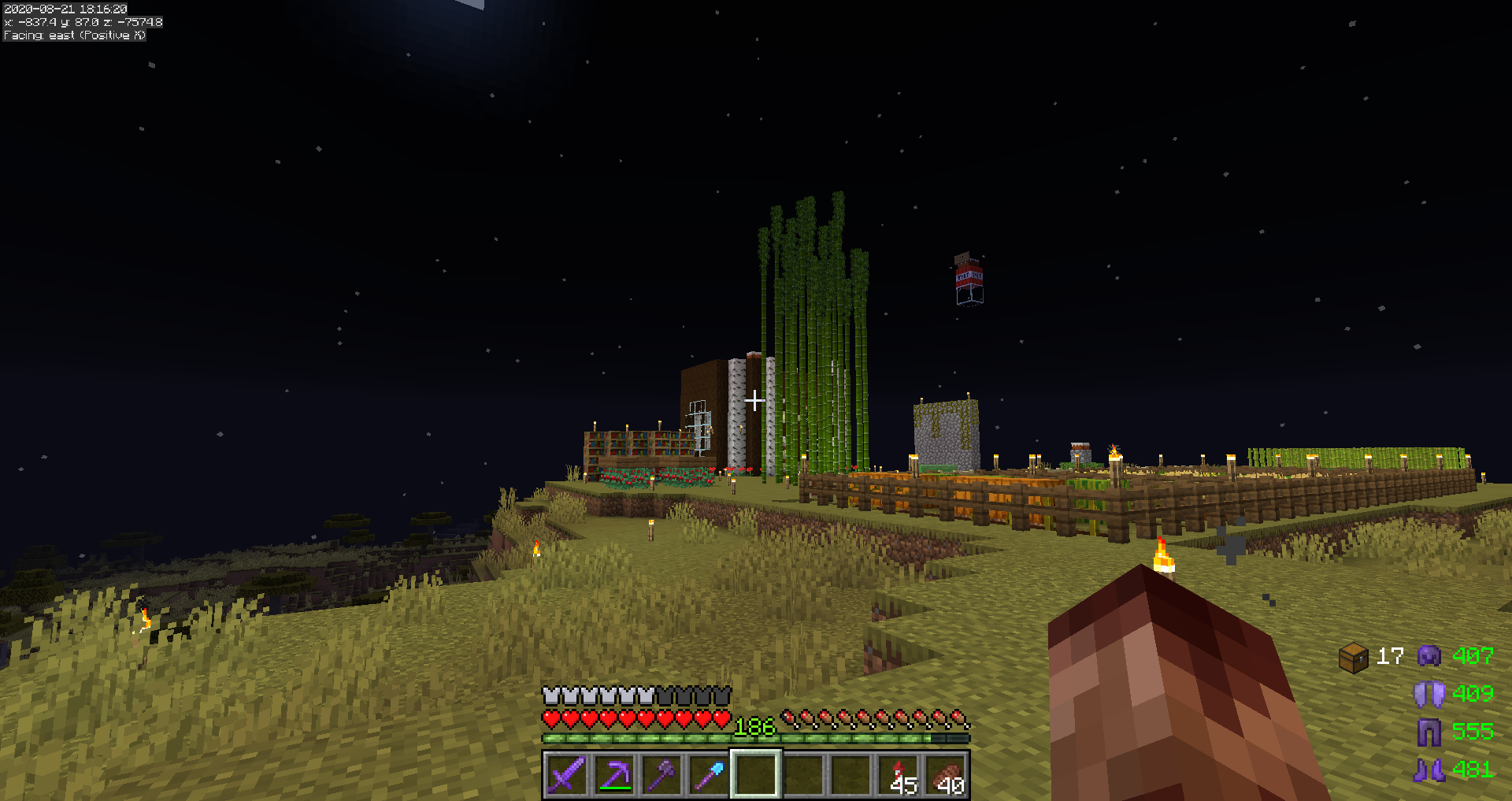Switch to the diamond shovel slot

coord(709,775)
